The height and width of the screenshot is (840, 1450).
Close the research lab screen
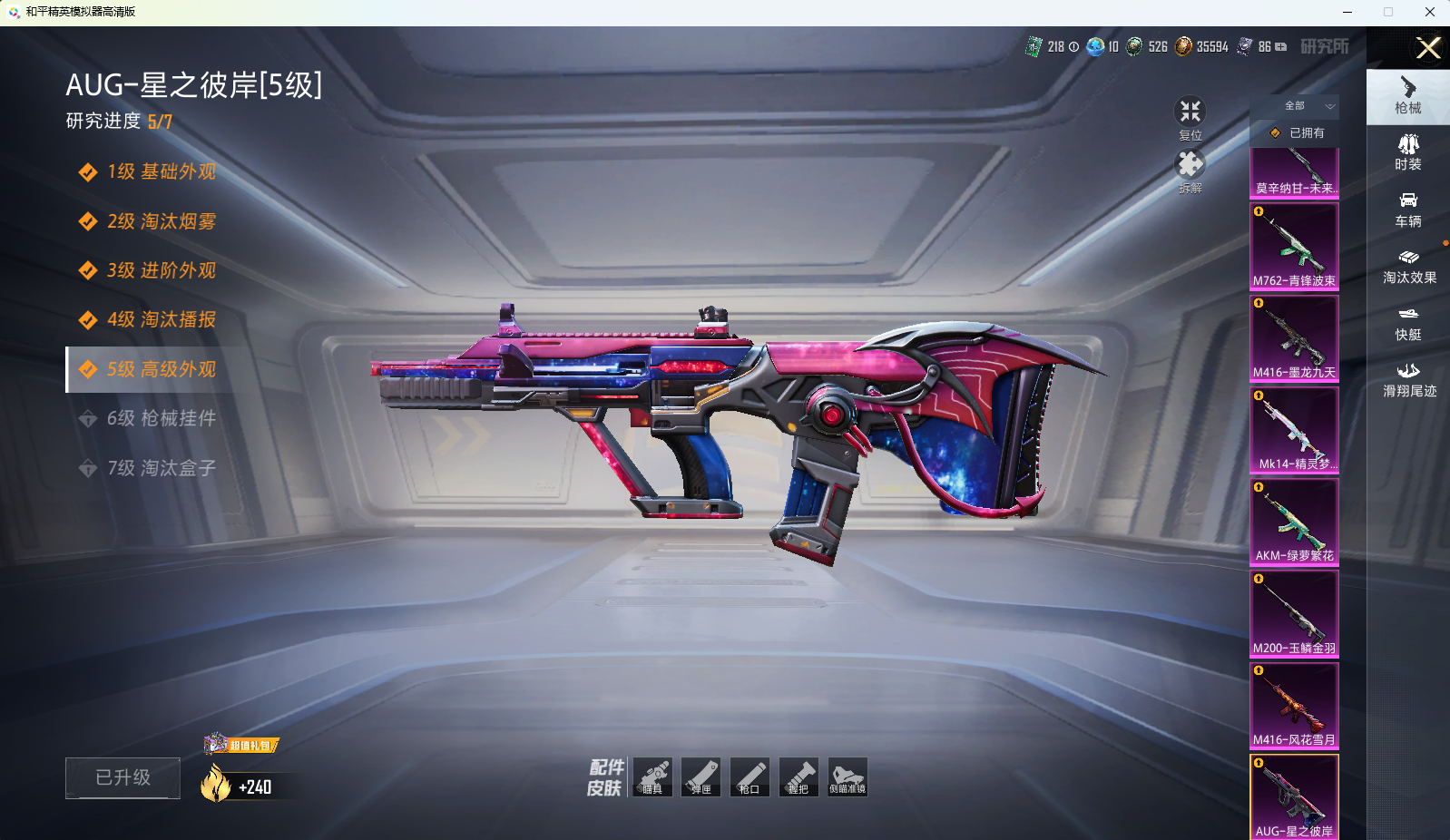point(1428,48)
